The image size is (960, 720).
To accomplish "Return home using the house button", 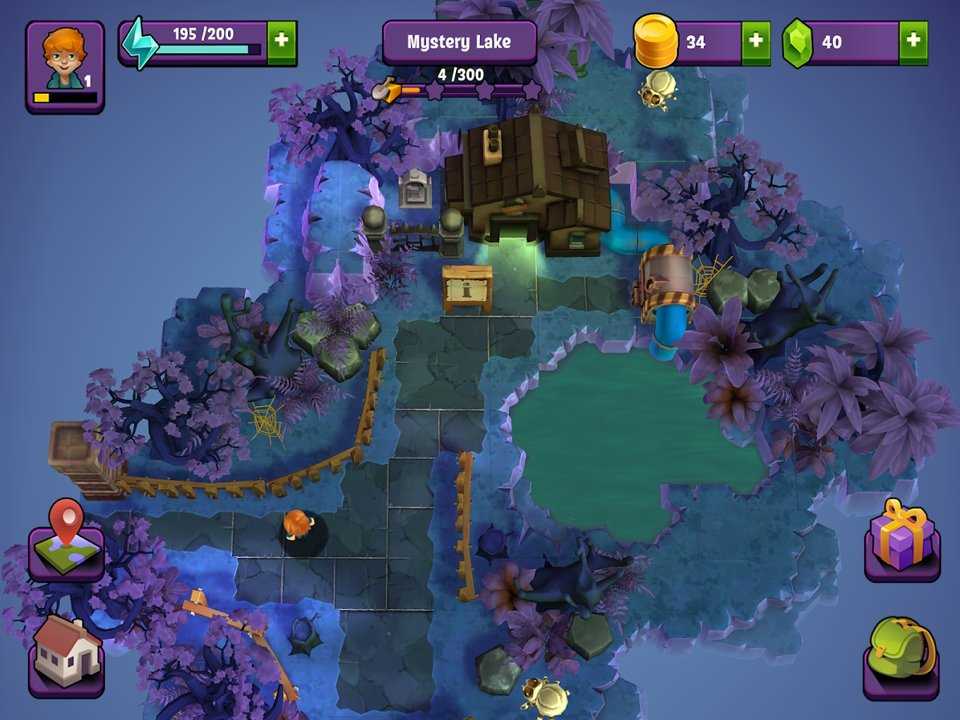I will click(x=66, y=653).
